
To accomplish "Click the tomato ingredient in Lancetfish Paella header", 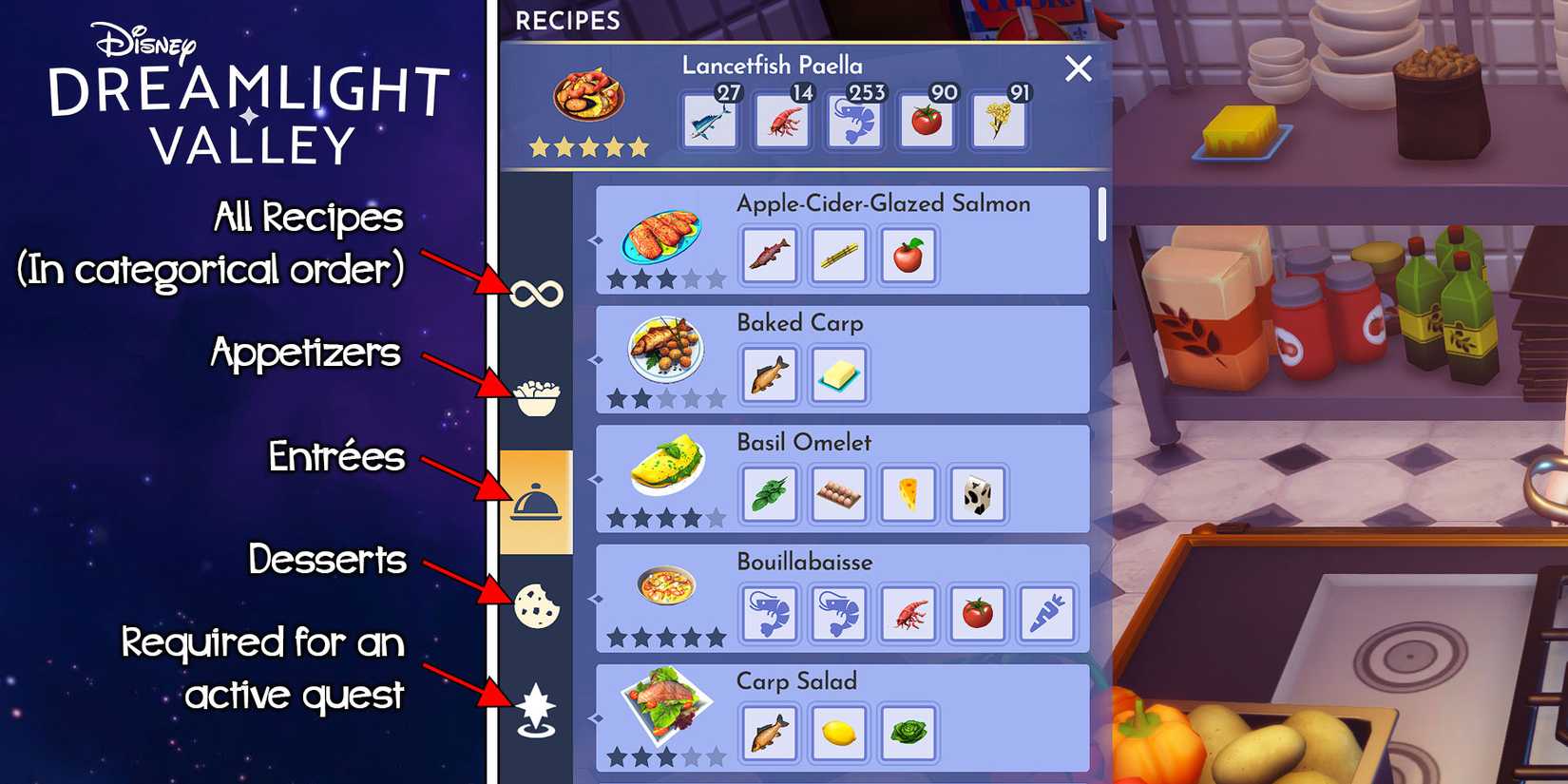I will [928, 120].
